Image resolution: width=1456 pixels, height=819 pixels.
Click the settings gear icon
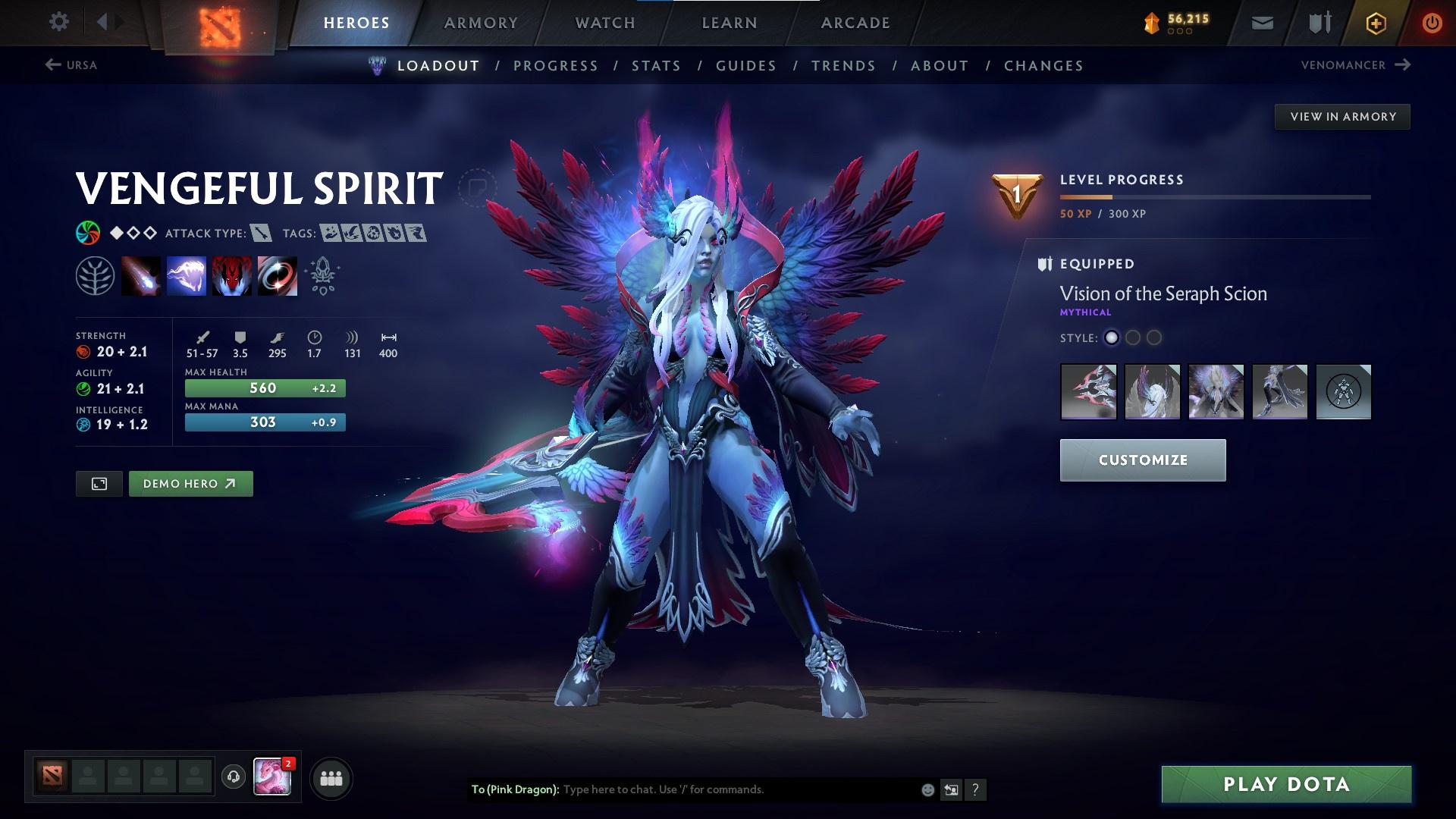coord(58,22)
